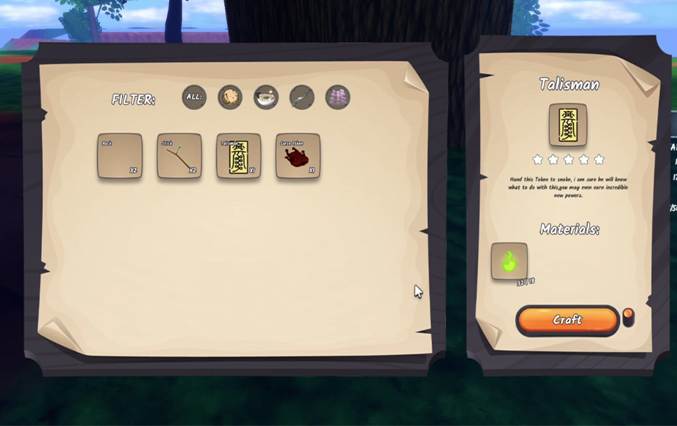Show all recipes with the ALL filter
677x426 pixels.
click(x=194, y=97)
